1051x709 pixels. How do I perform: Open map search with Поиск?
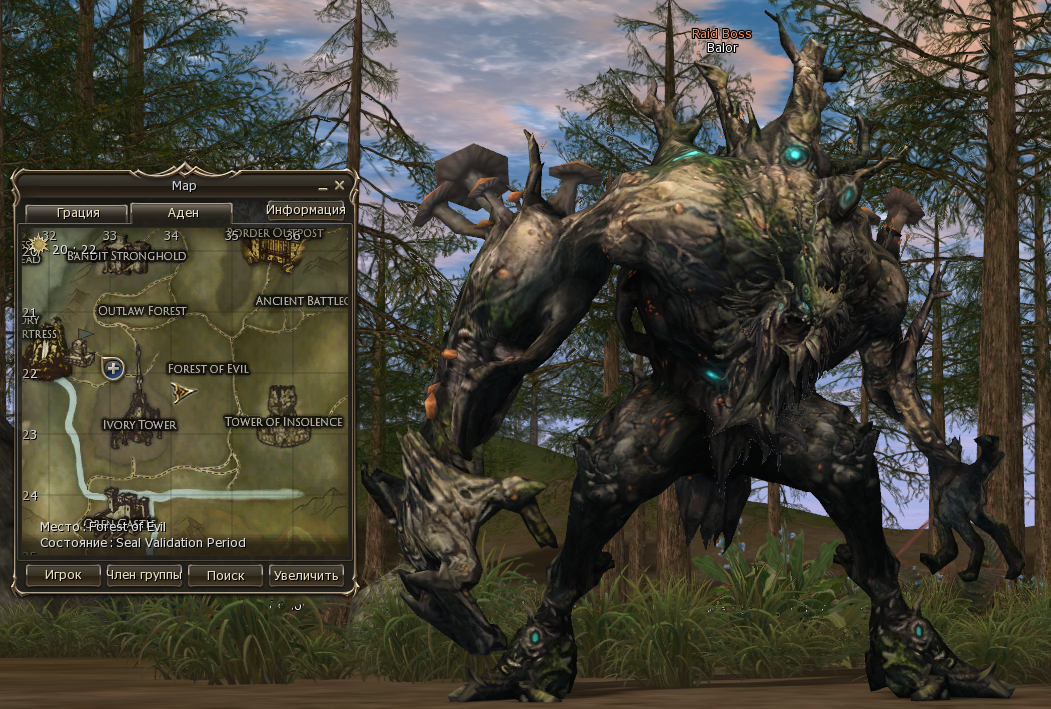[x=225, y=575]
